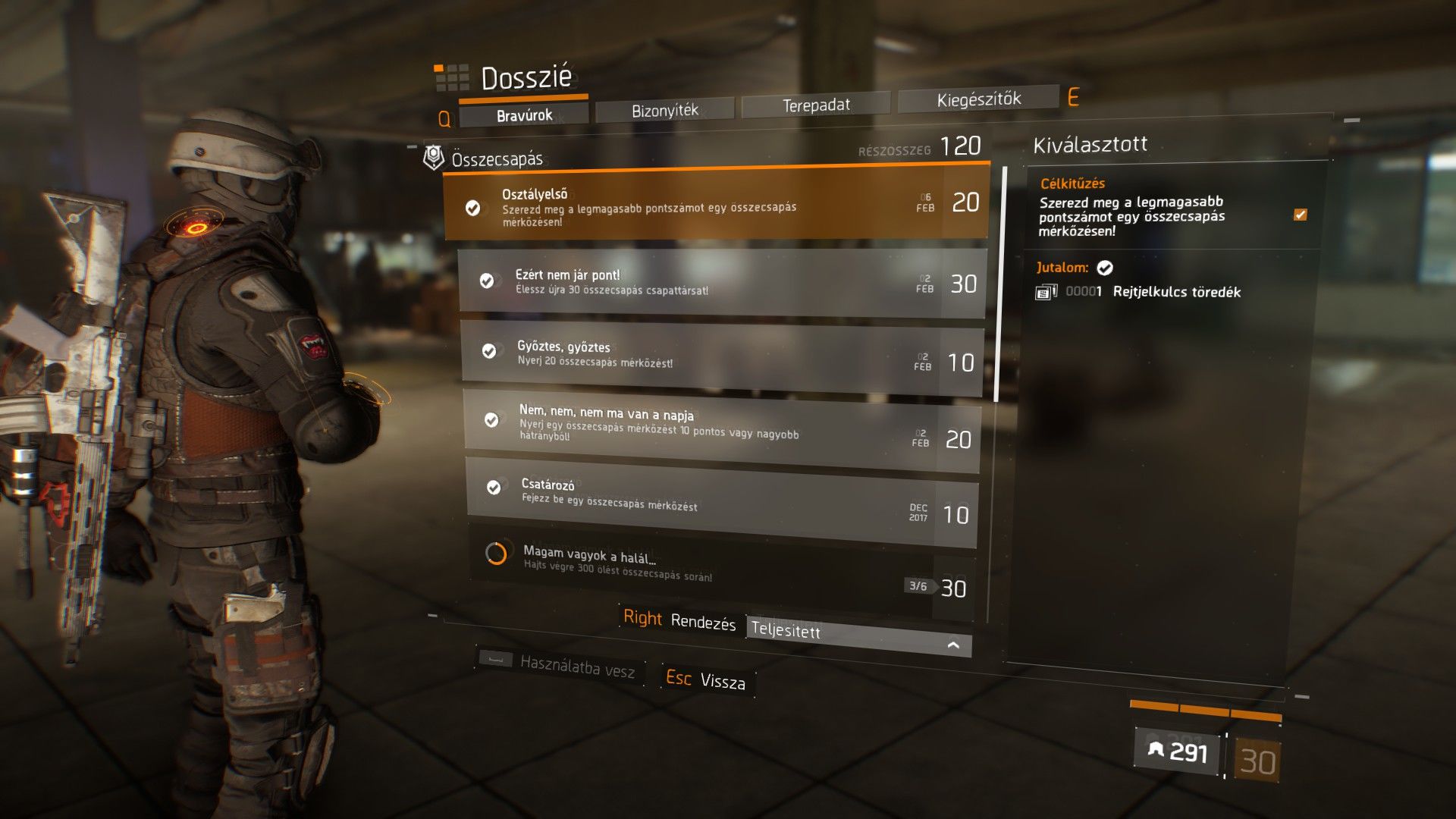Open the Nem, nem, nem ma van a napja entry

pyautogui.click(x=722, y=426)
